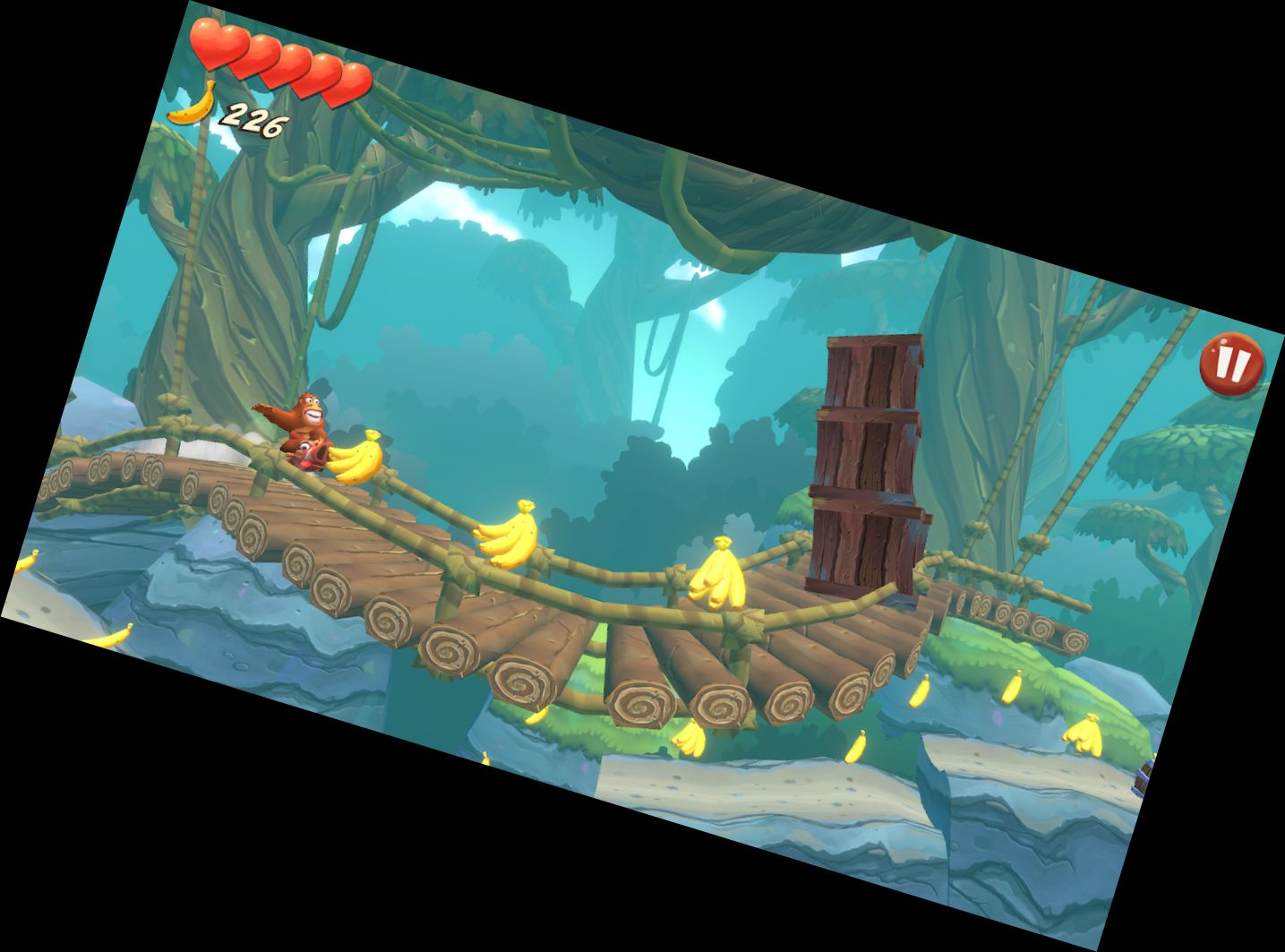Tap the last heart on the health row
Screen dimensions: 1285x952
coord(345,82)
